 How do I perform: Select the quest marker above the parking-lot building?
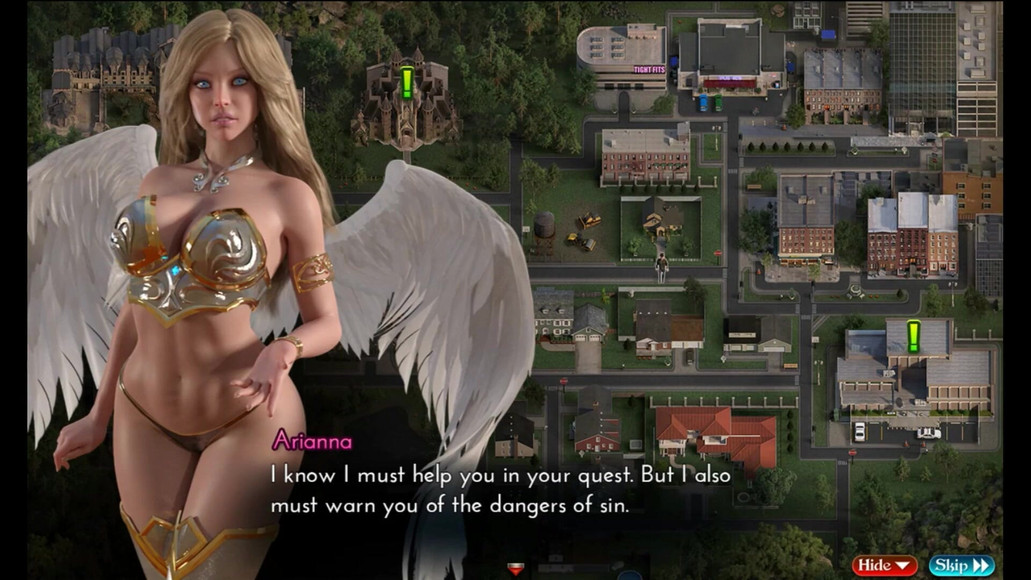pos(913,335)
